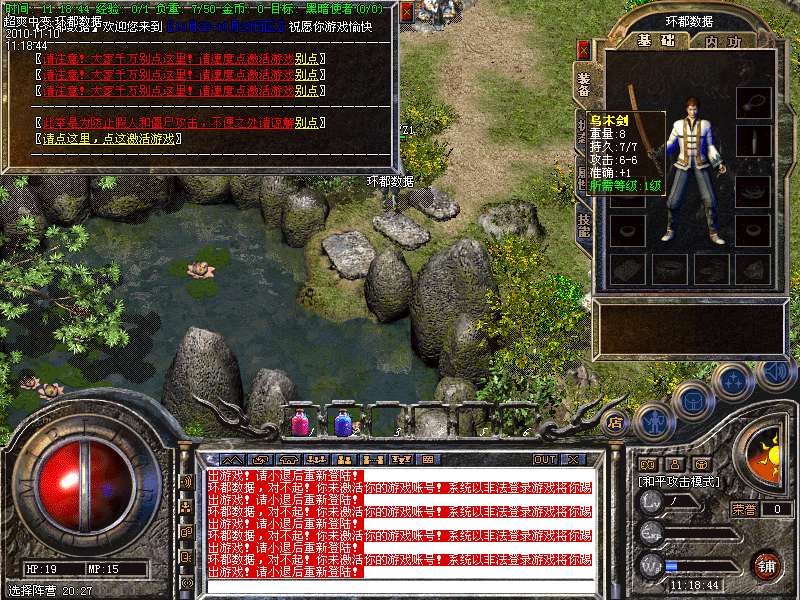Open the 店 shop button
Image resolution: width=800 pixels, height=600 pixels.
click(x=615, y=421)
